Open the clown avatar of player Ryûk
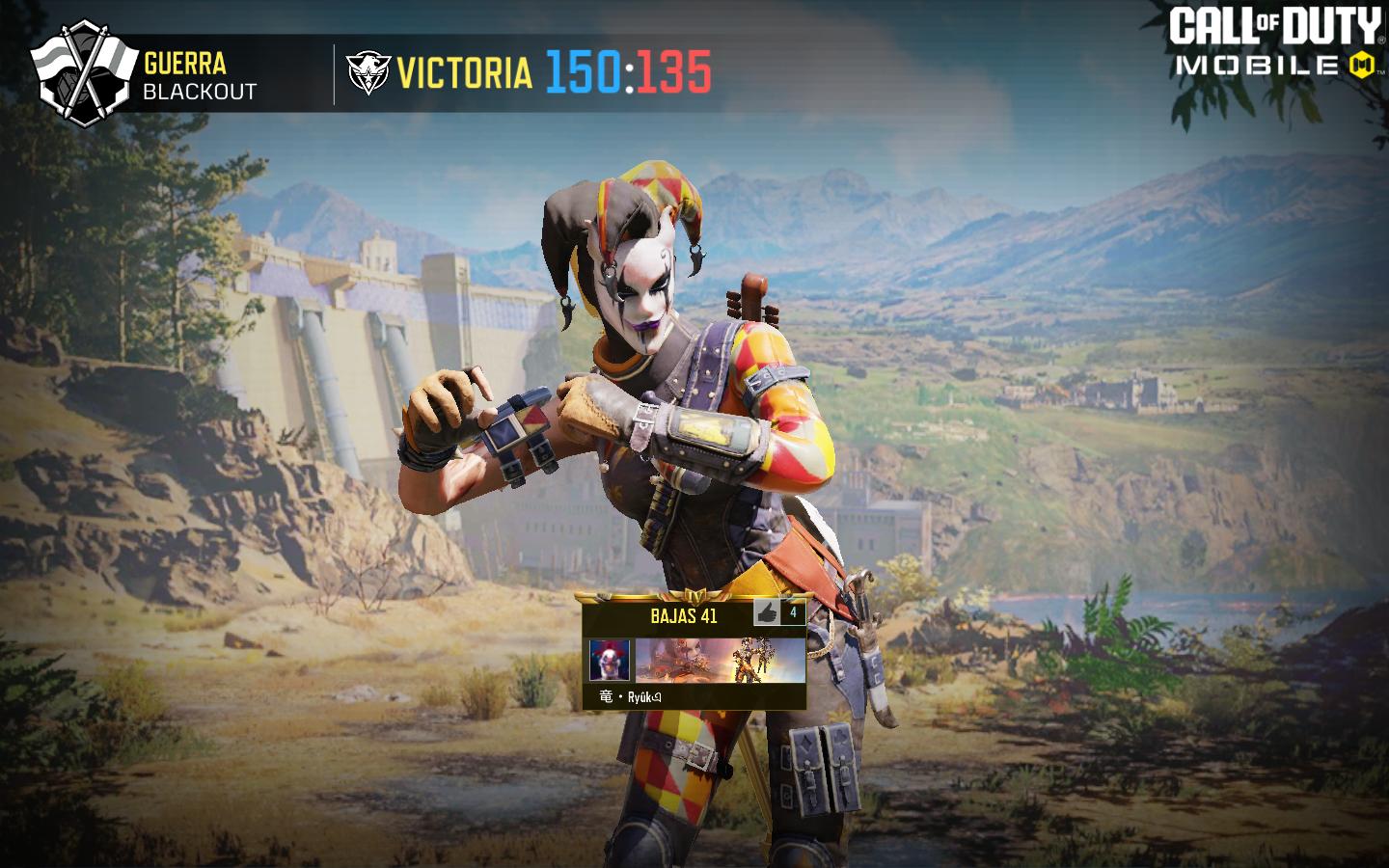The image size is (1389, 868). coord(610,661)
